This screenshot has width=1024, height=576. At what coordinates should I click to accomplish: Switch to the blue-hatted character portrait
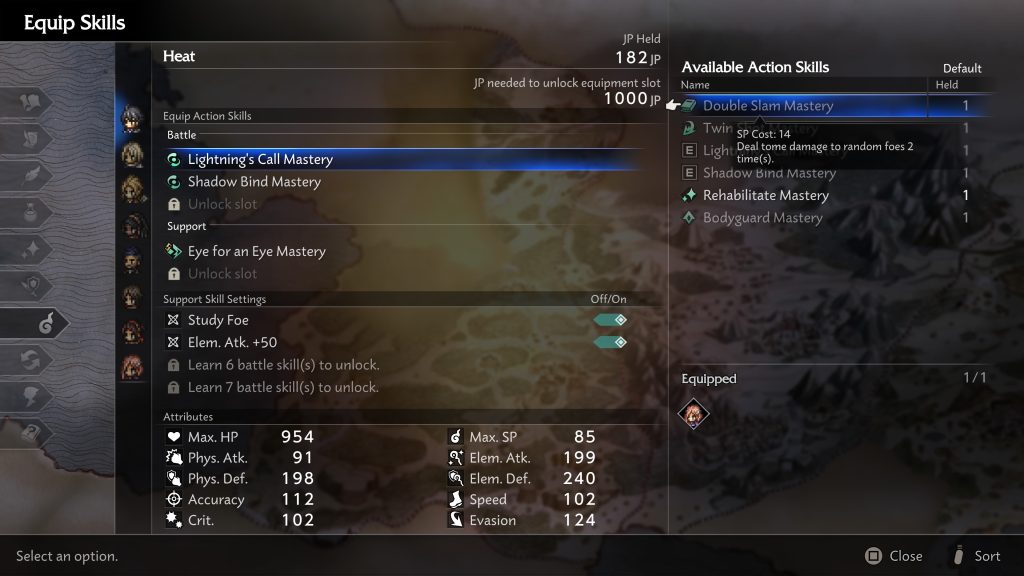click(132, 261)
